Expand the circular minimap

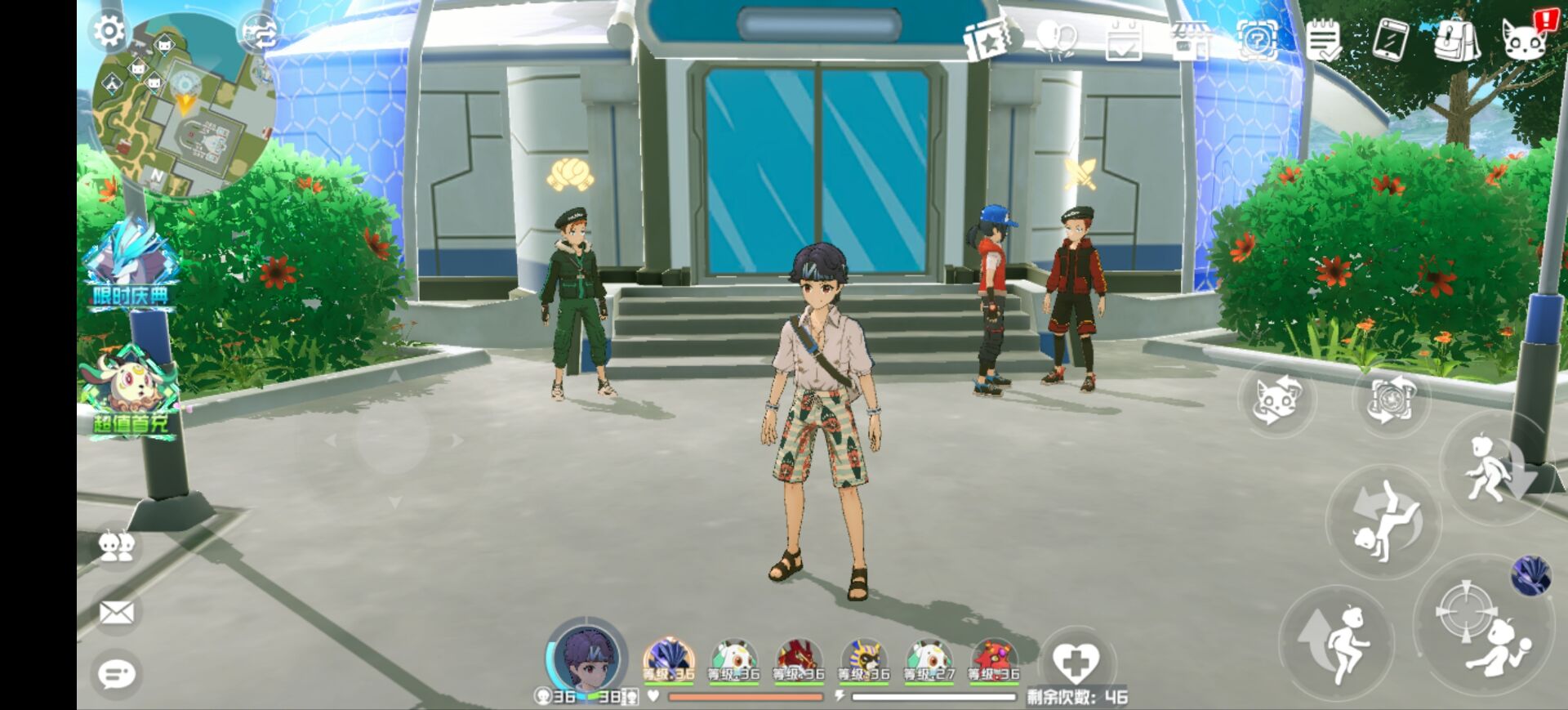coord(185,110)
